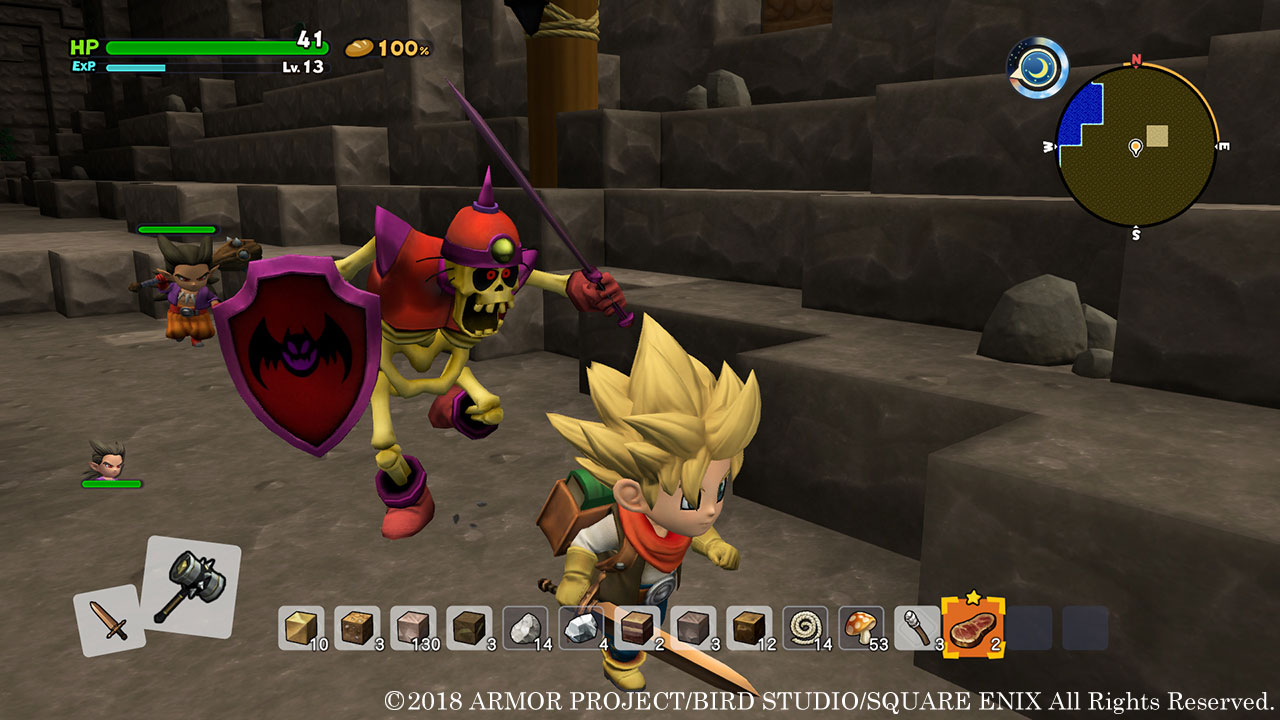This screenshot has height=720, width=1280.
Task: Select the grey stone chunk stack of 14
Action: pyautogui.click(x=525, y=628)
